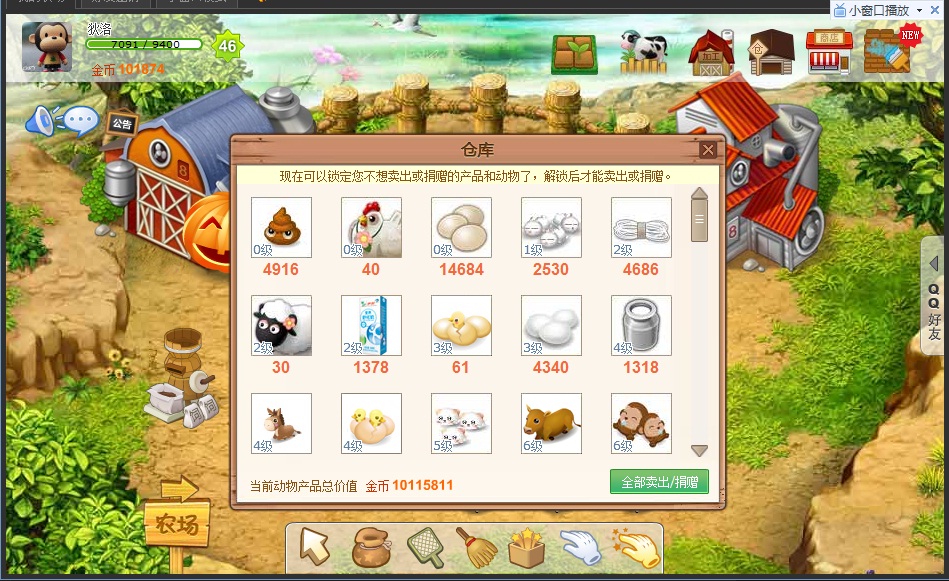This screenshot has width=949, height=581.
Task: Click the warehouse scroll-up arrow
Action: click(700, 194)
